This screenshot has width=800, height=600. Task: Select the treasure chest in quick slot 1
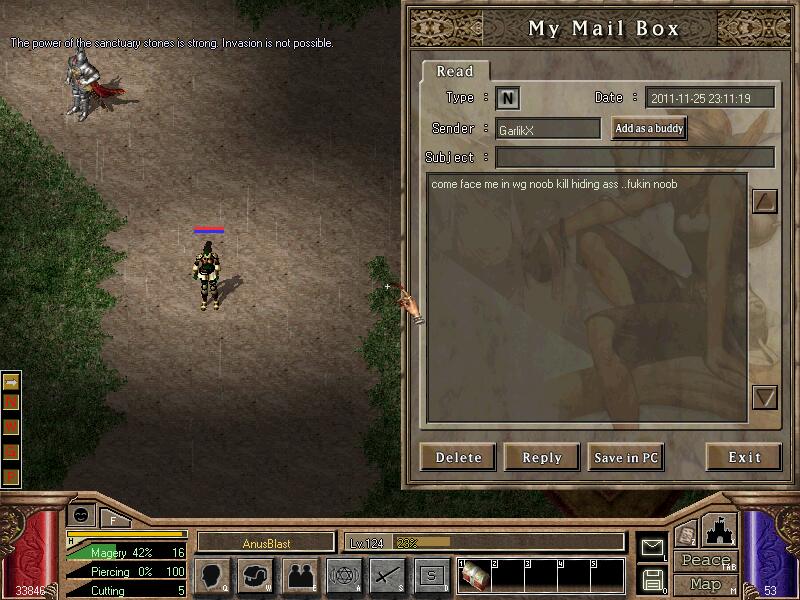(473, 577)
